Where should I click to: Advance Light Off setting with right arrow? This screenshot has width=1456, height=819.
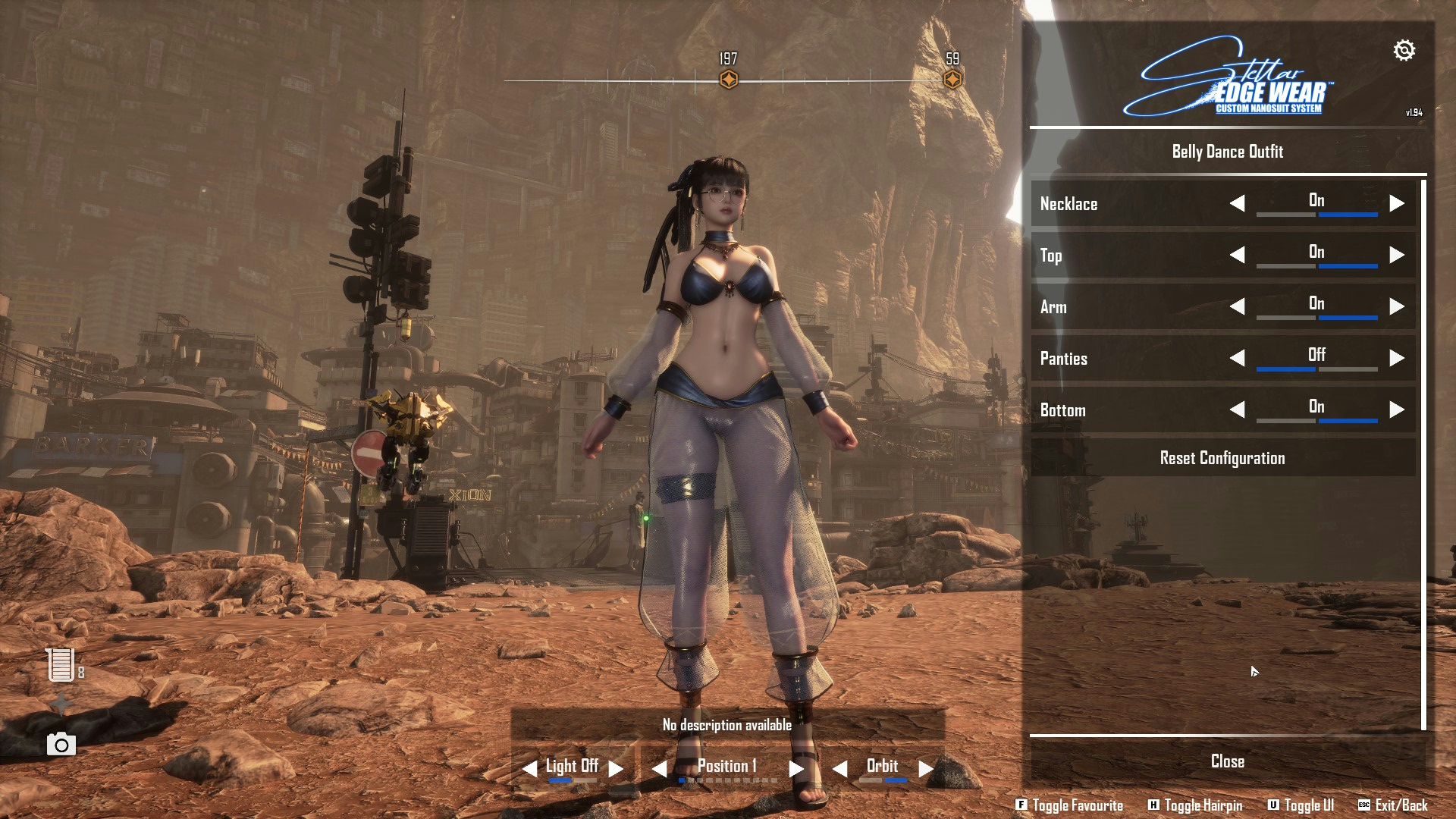pyautogui.click(x=617, y=768)
